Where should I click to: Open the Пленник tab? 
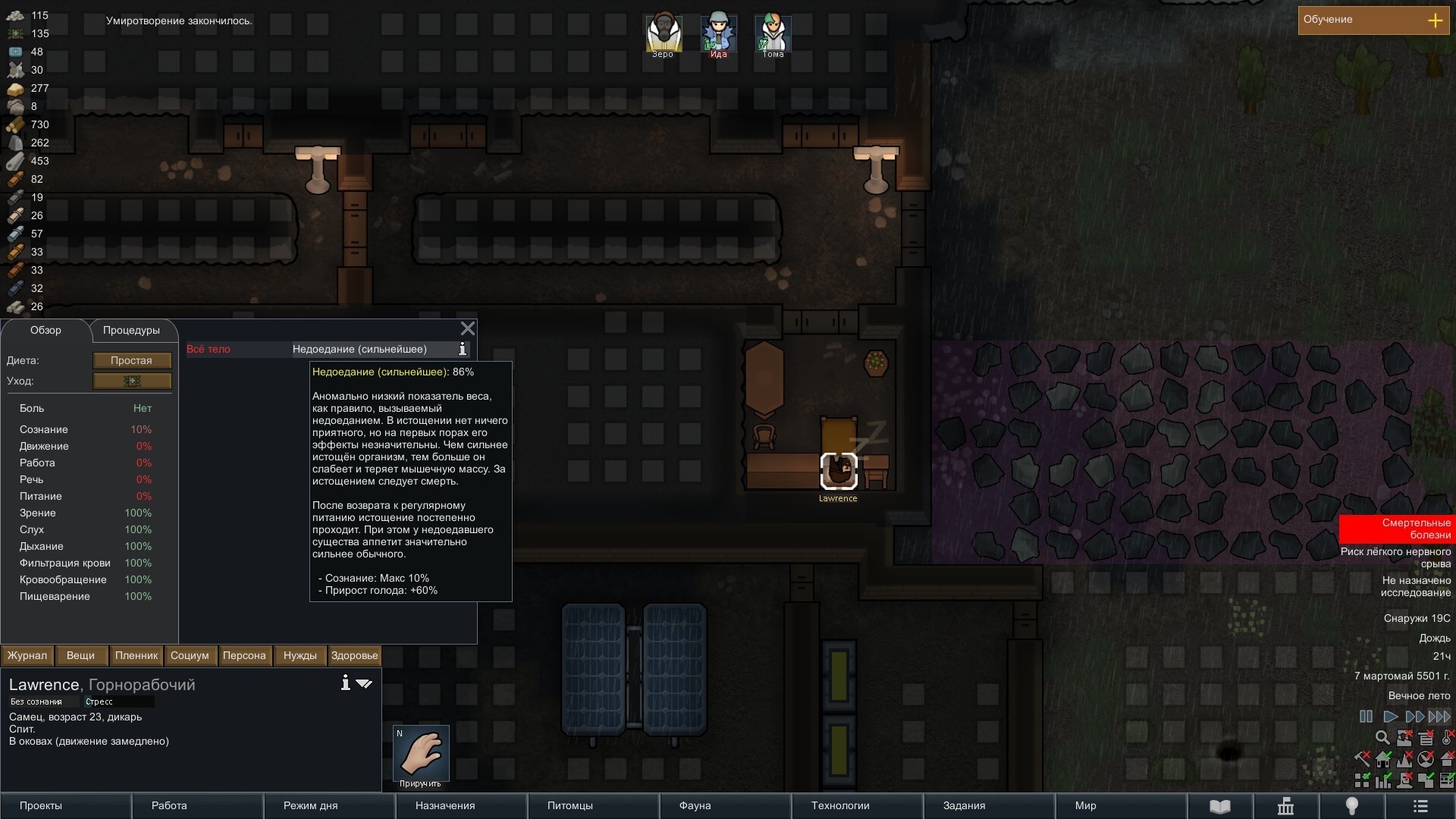tap(136, 656)
